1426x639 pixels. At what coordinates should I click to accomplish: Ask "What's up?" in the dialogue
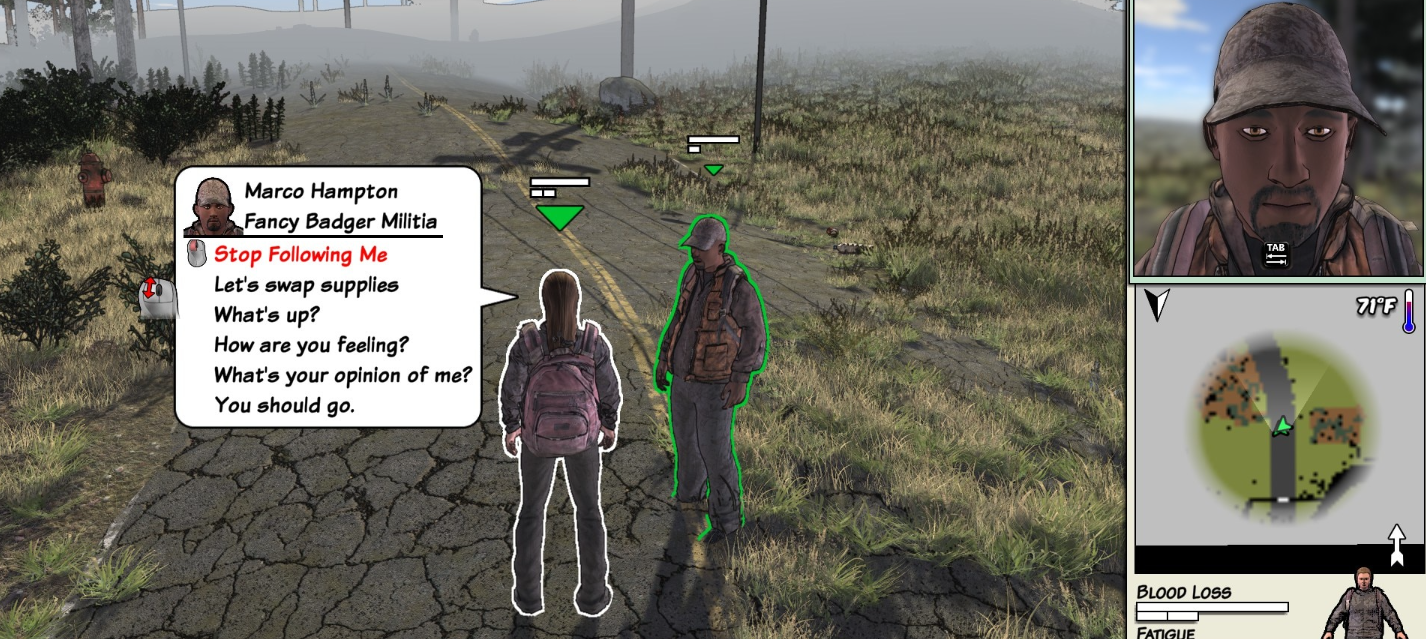point(266,315)
